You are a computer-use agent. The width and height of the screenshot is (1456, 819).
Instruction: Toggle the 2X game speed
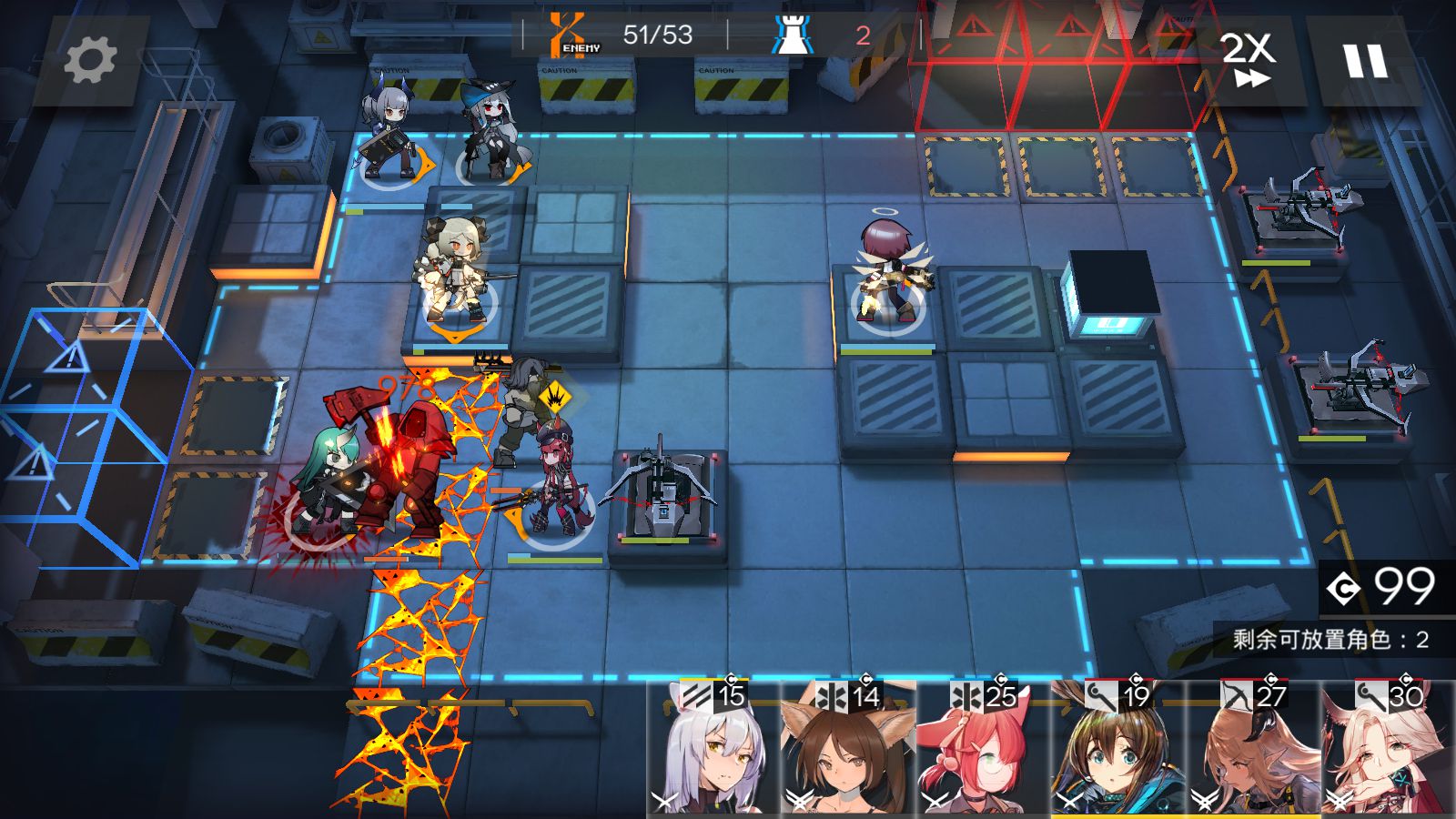coord(1249,61)
